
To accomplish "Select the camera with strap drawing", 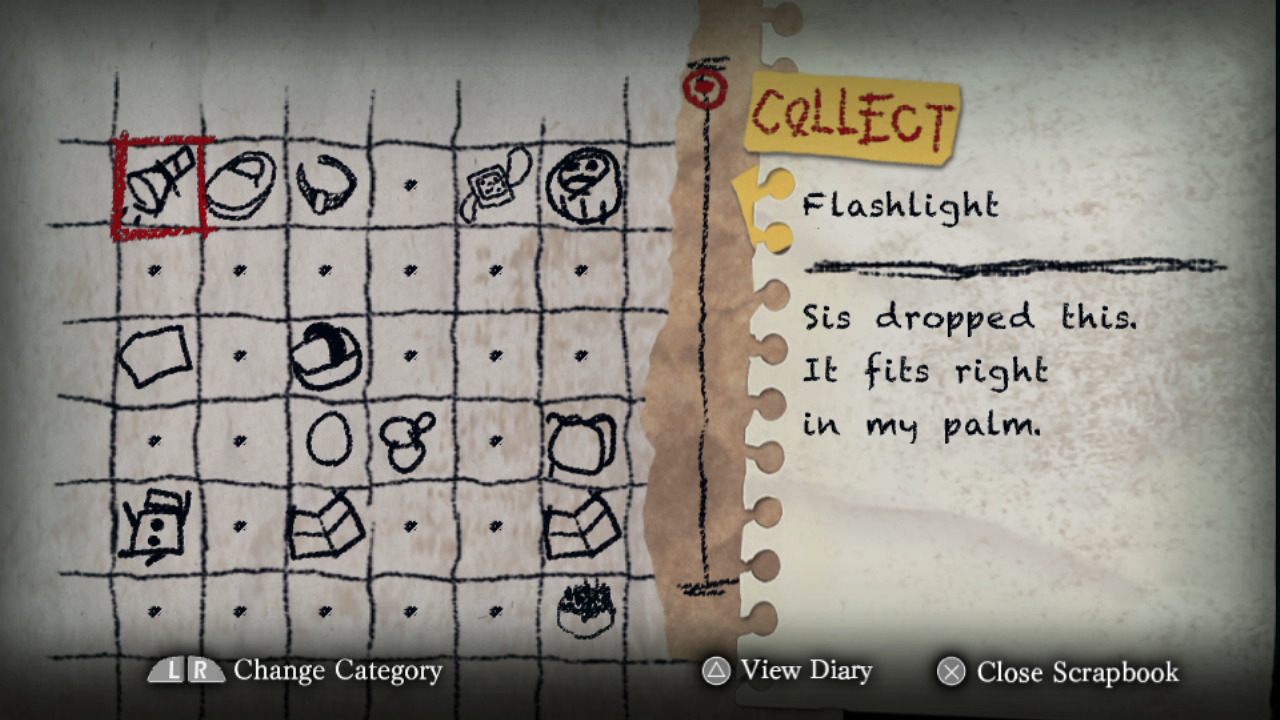I will [x=490, y=185].
